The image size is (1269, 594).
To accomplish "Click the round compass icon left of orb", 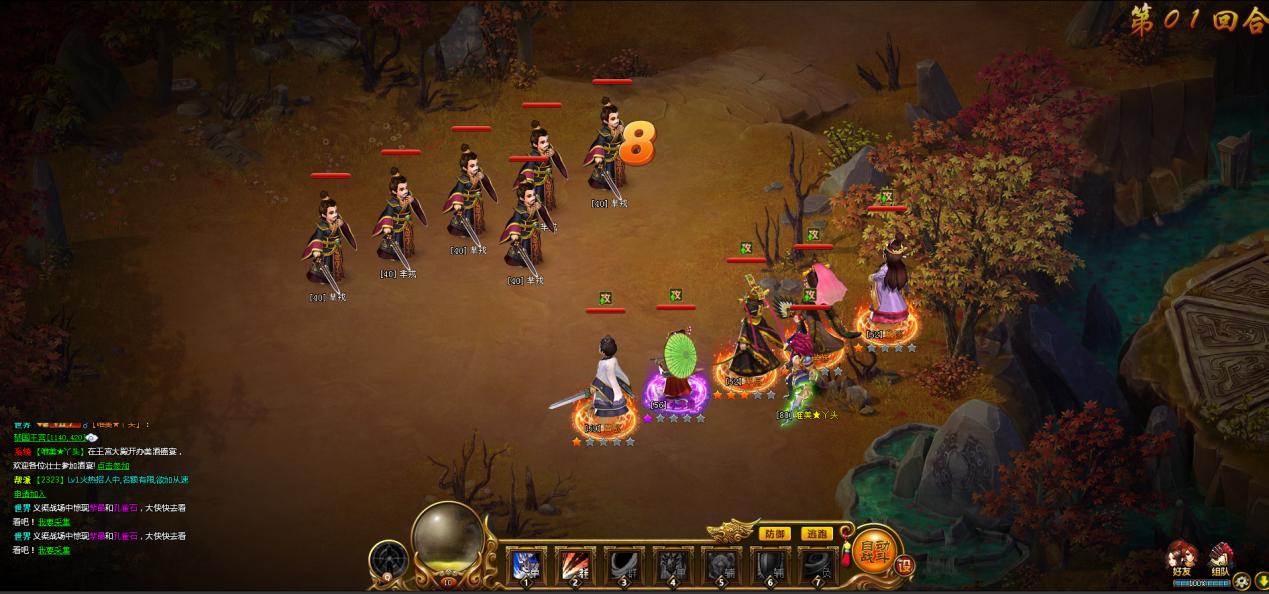I will coord(387,560).
